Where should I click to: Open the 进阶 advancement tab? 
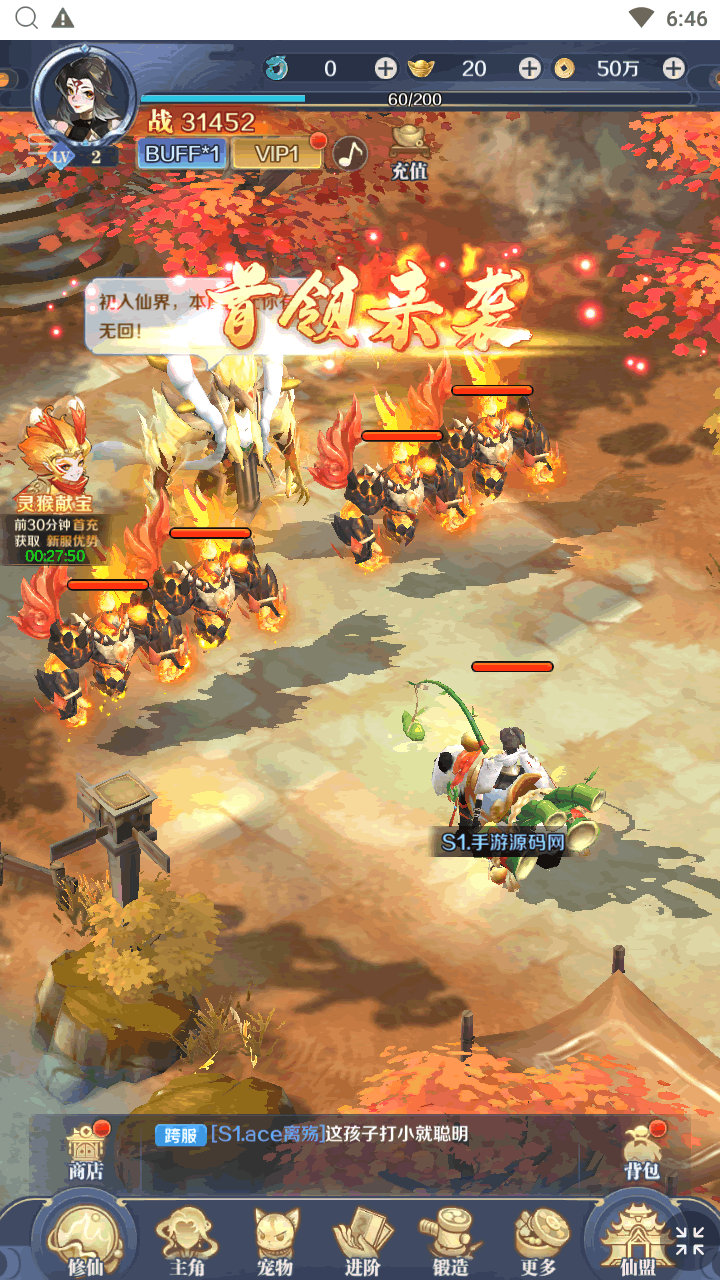[363, 1238]
